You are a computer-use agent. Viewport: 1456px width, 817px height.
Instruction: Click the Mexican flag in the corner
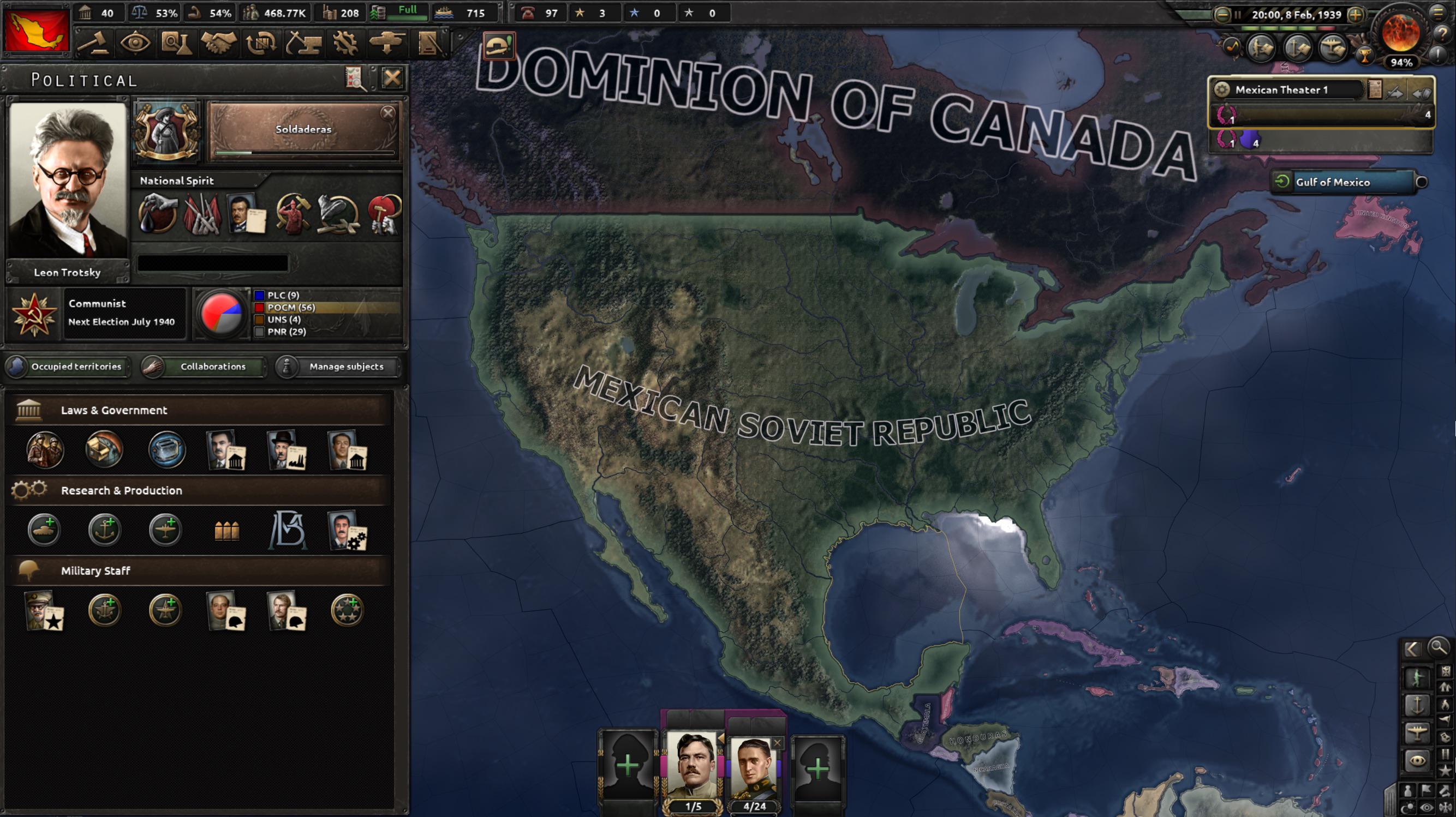pos(37,32)
